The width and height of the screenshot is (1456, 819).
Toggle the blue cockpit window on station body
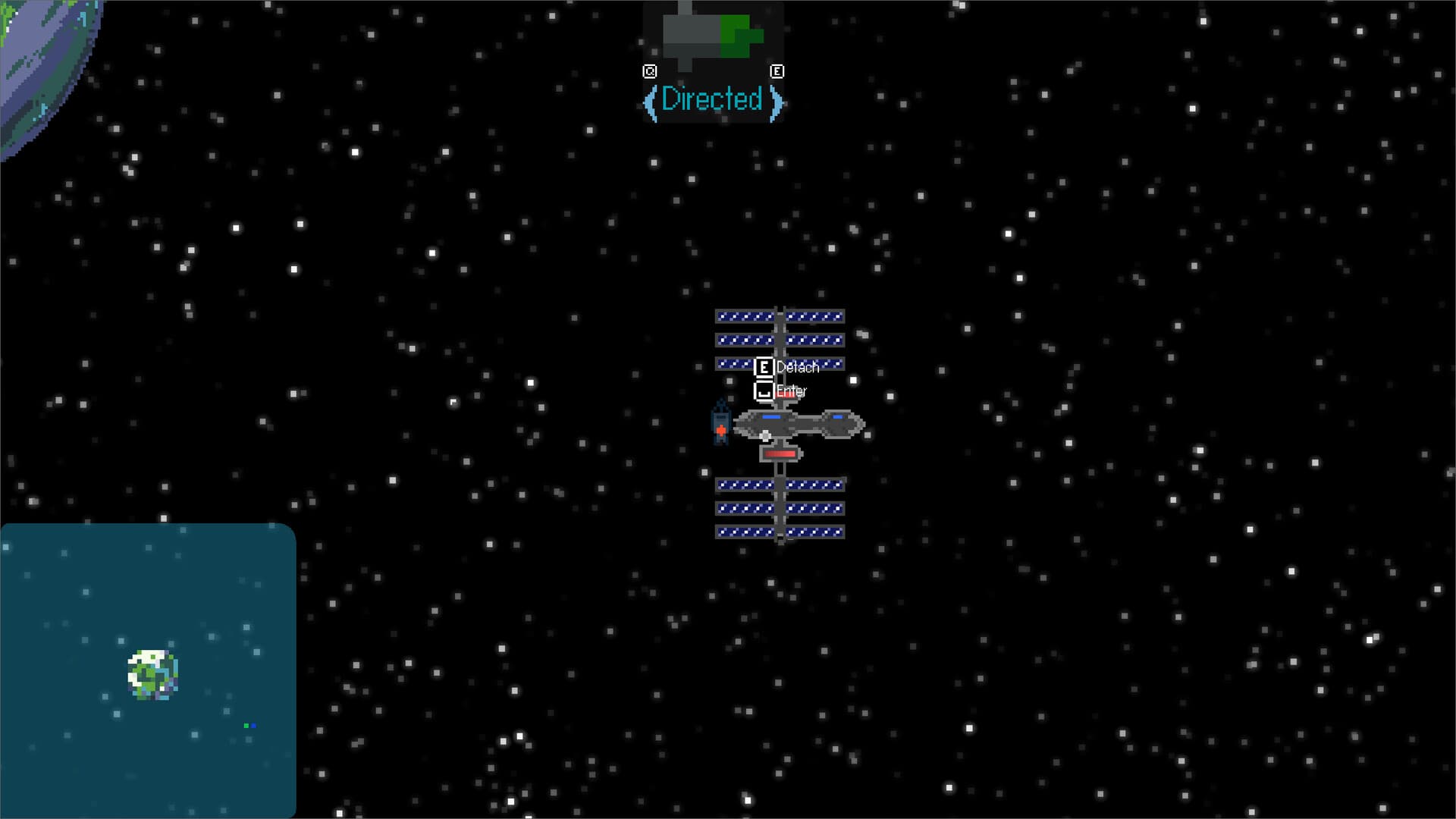772,416
